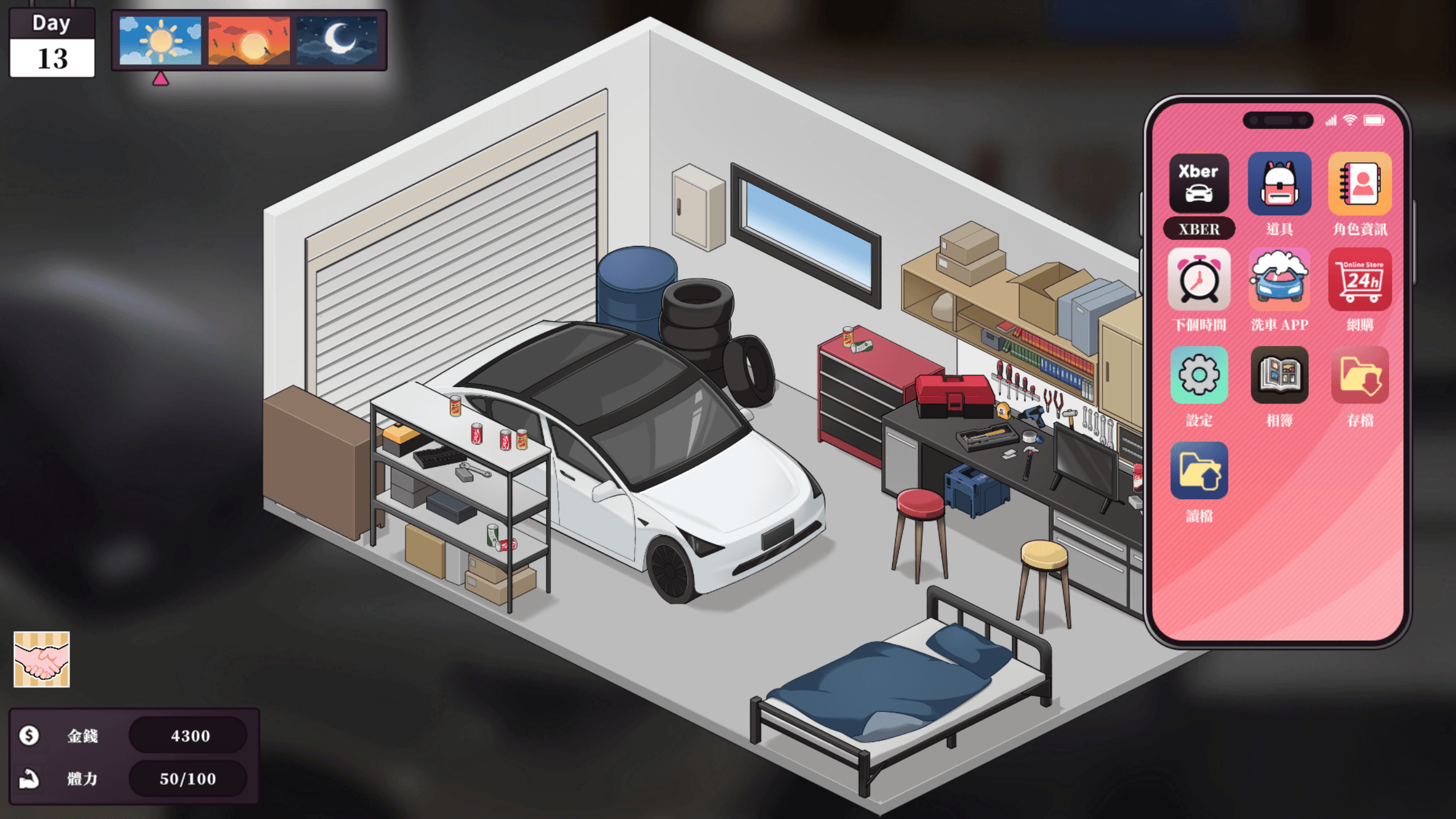This screenshot has width=1456, height=819.
Task: Click the Day 13 calendar
Action: click(52, 43)
